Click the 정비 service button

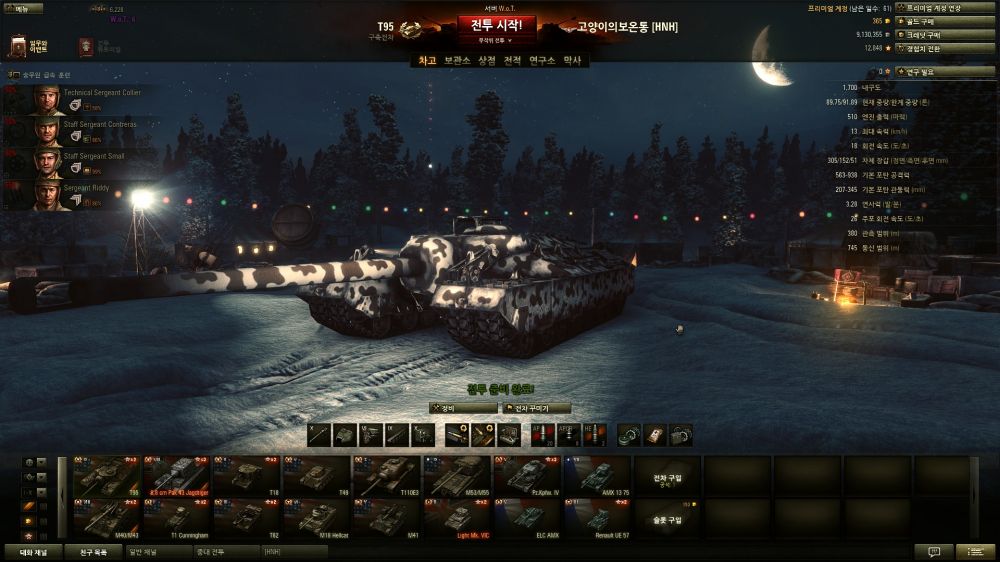tap(461, 408)
